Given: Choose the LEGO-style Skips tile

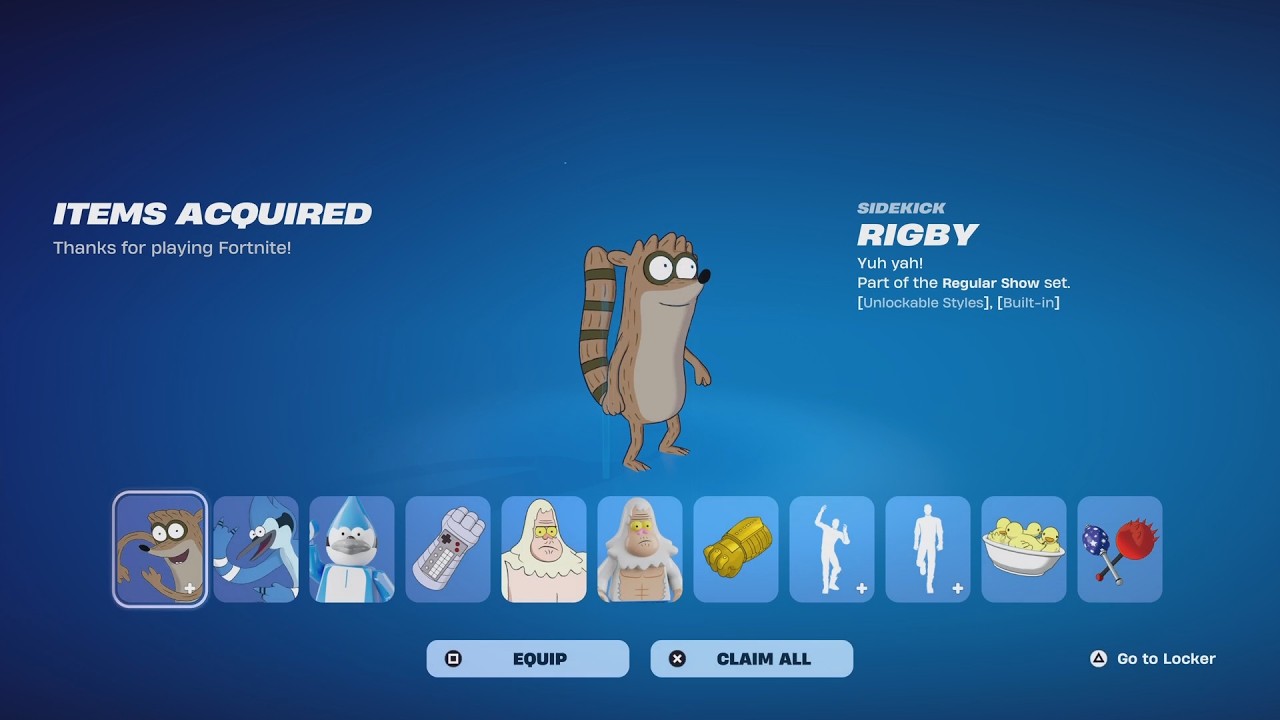Looking at the screenshot, I should (x=640, y=549).
